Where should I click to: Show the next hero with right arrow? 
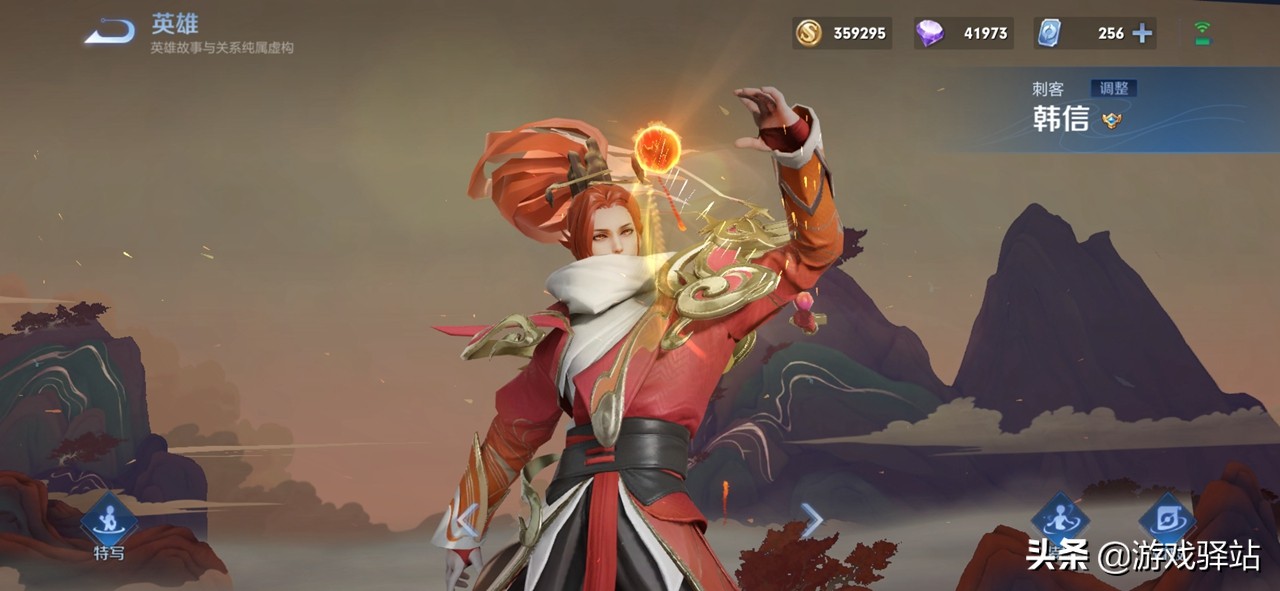tap(811, 520)
